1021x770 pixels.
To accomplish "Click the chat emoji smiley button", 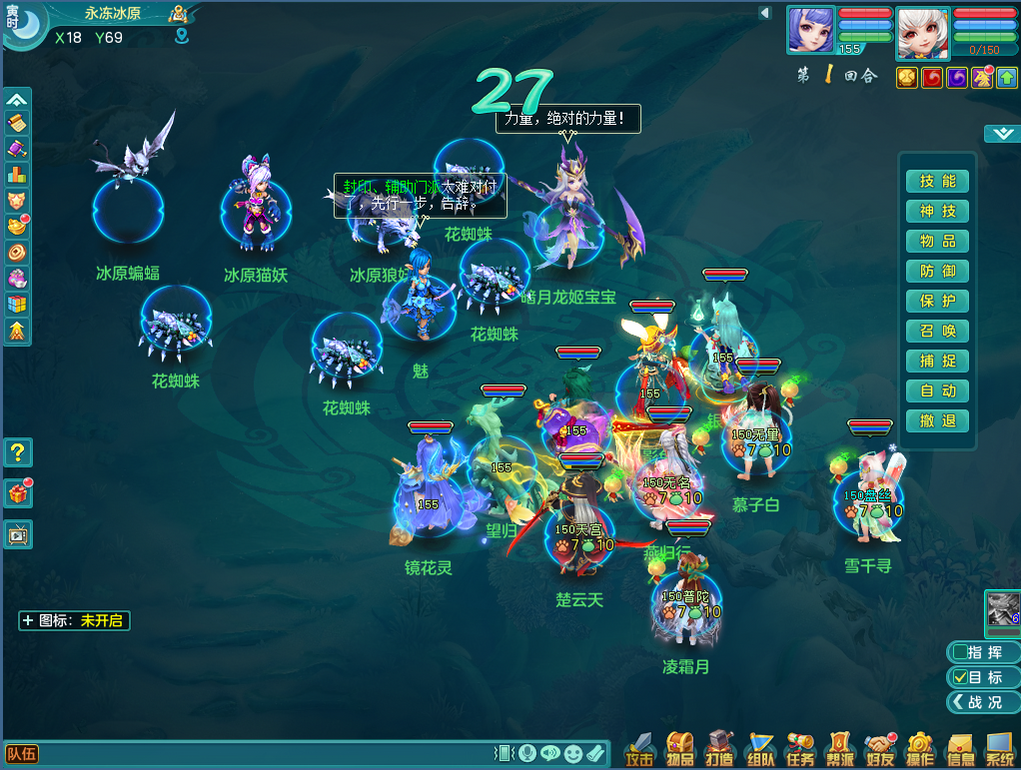I will tap(573, 753).
